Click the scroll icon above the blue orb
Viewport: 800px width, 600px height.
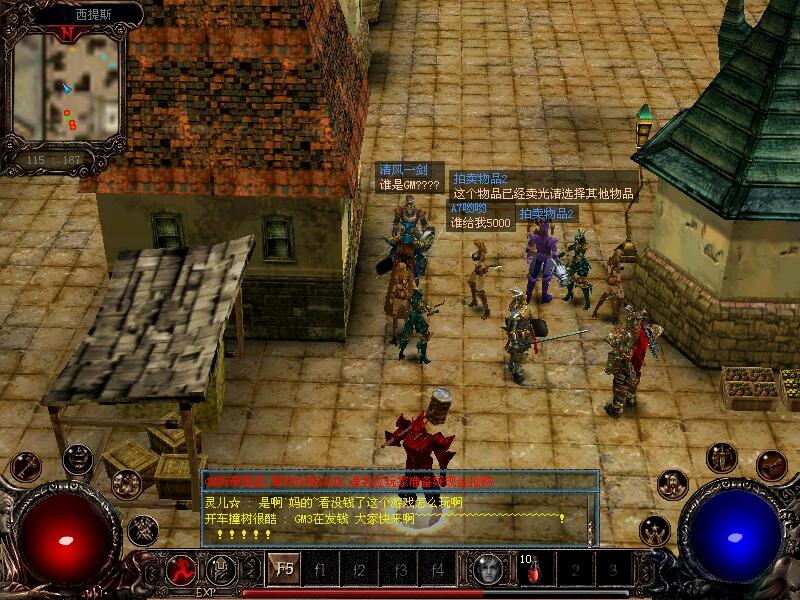771,465
